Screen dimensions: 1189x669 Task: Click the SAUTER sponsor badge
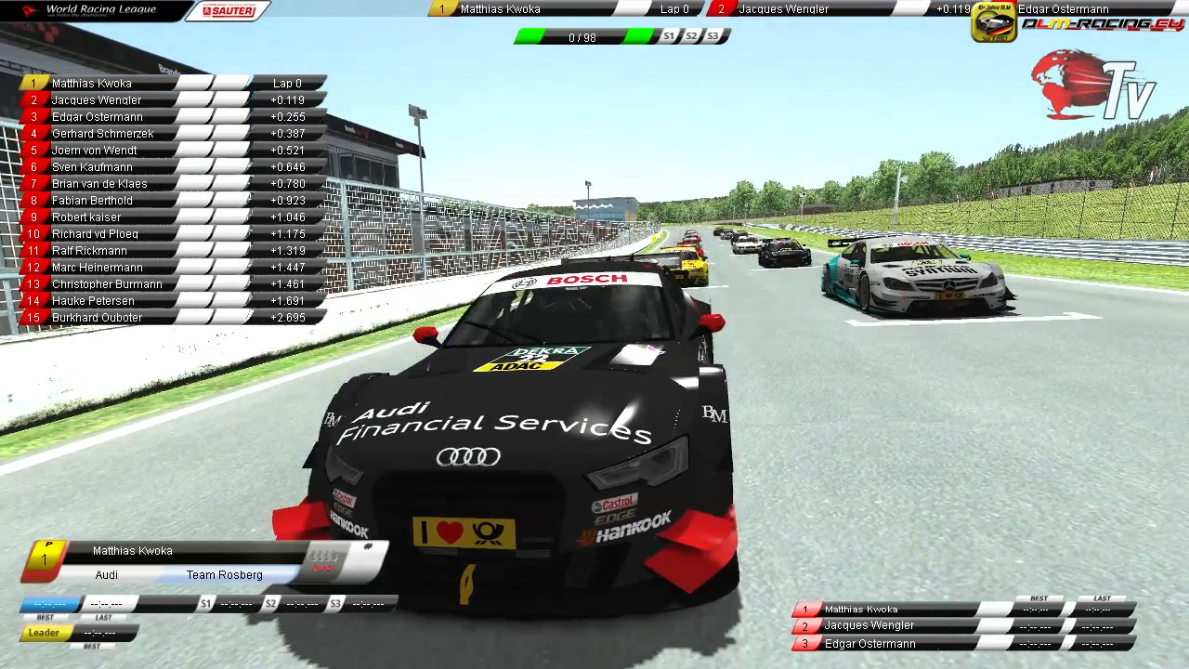point(228,11)
